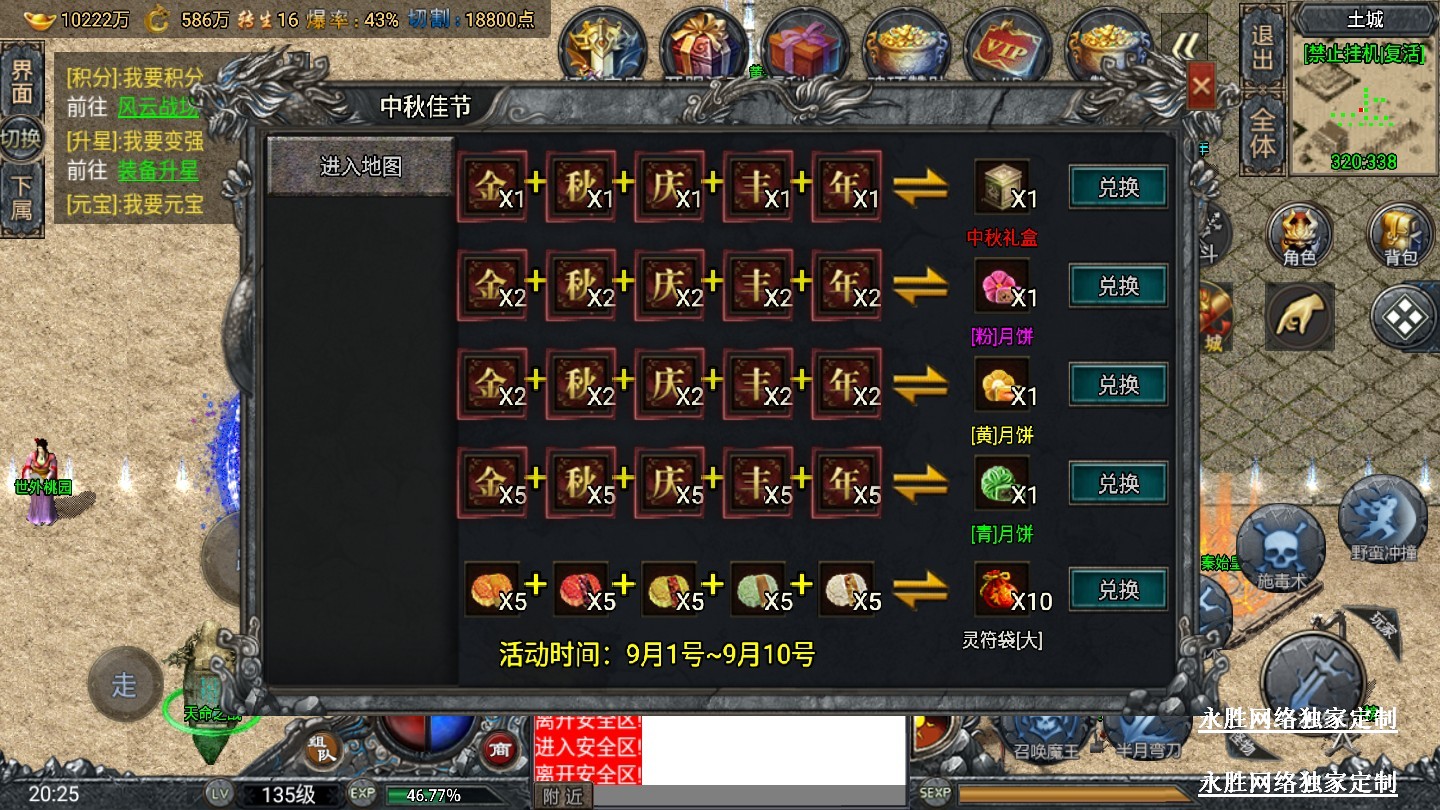Open the 背包 backpack

tap(1401, 236)
